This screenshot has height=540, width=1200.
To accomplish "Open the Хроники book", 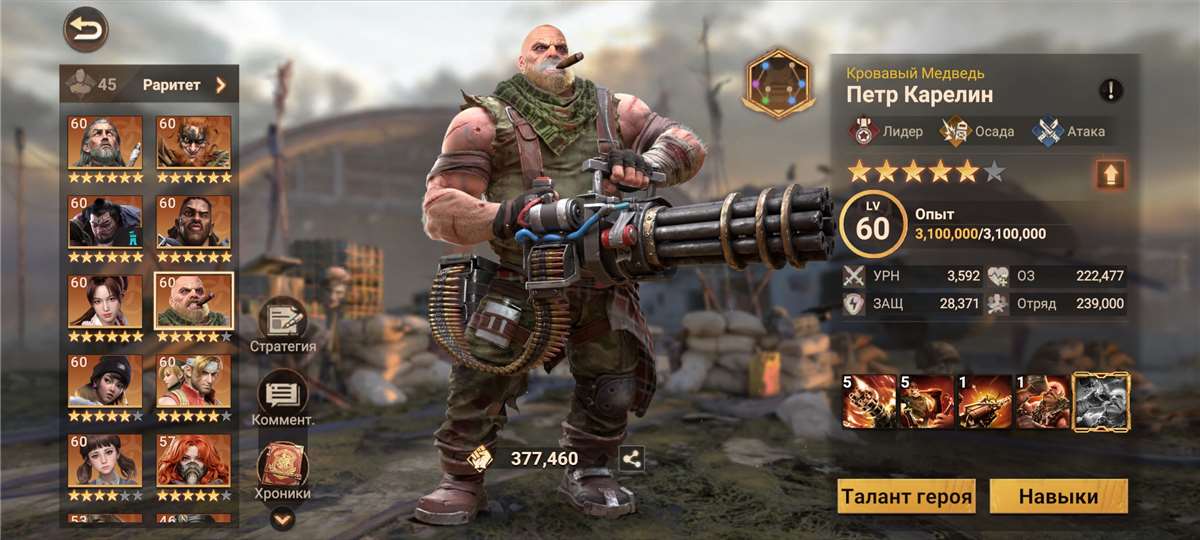I will [x=283, y=470].
